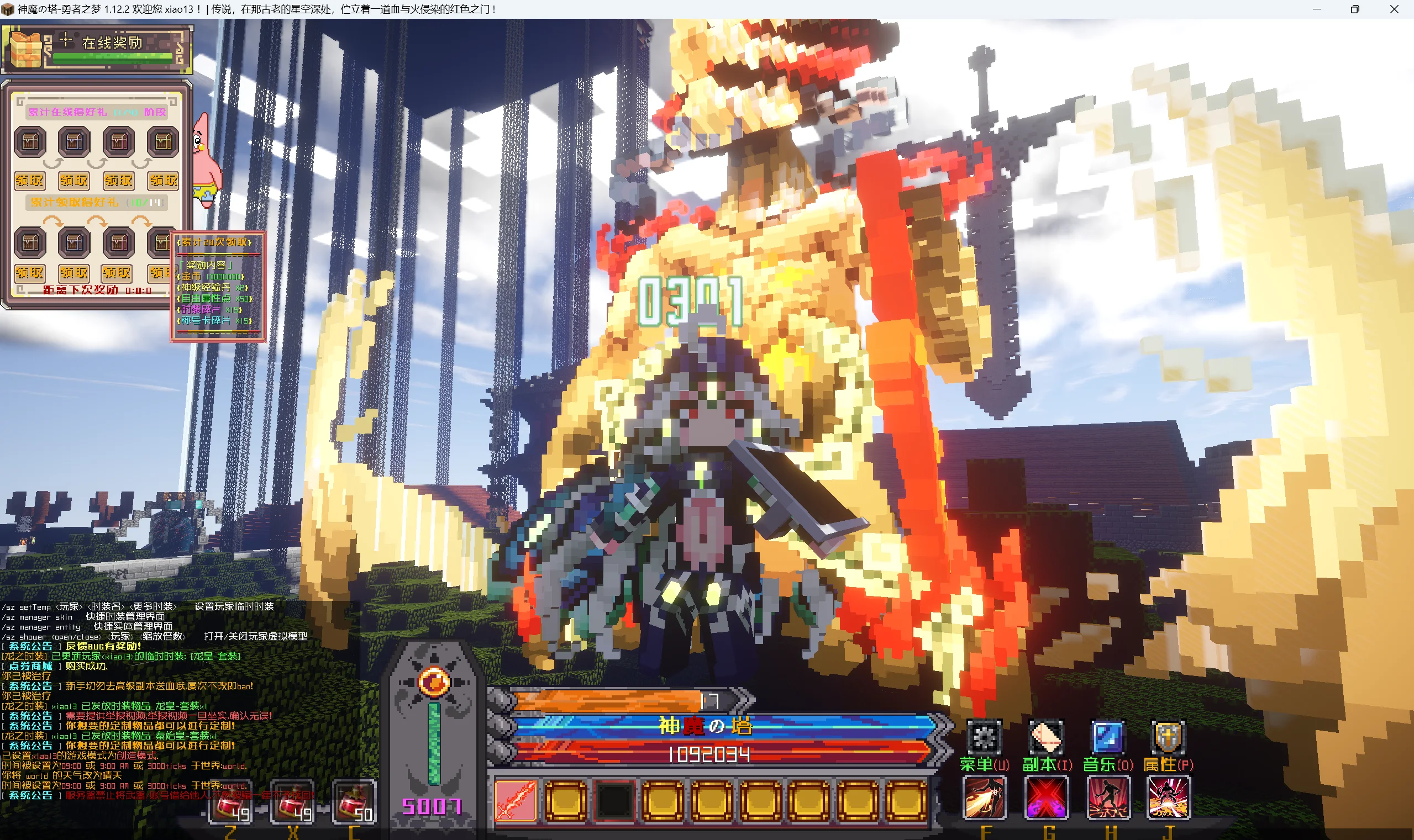Open the 菜单 gear menu icon

984,737
